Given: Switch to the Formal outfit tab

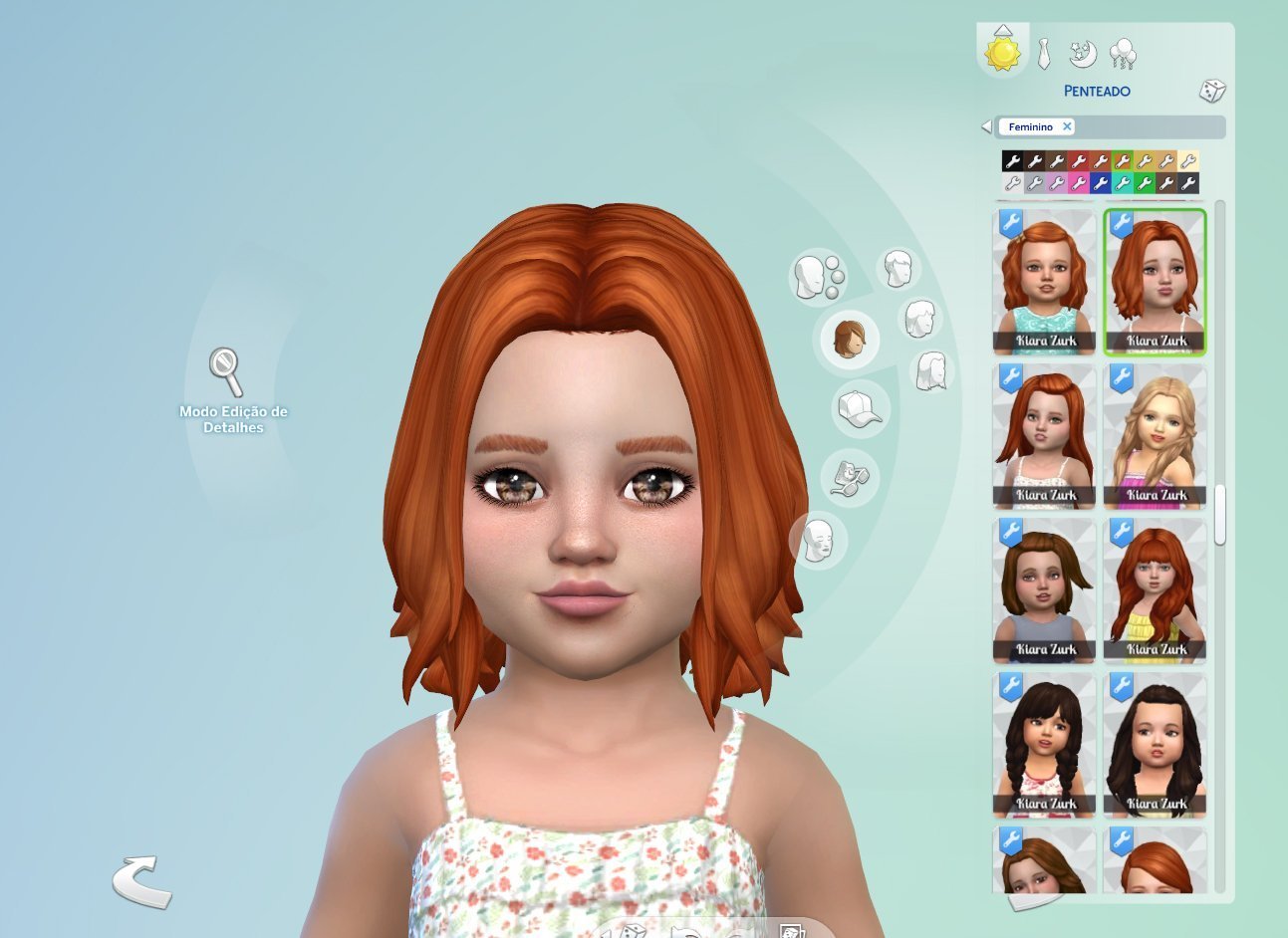Looking at the screenshot, I should click(x=1043, y=55).
